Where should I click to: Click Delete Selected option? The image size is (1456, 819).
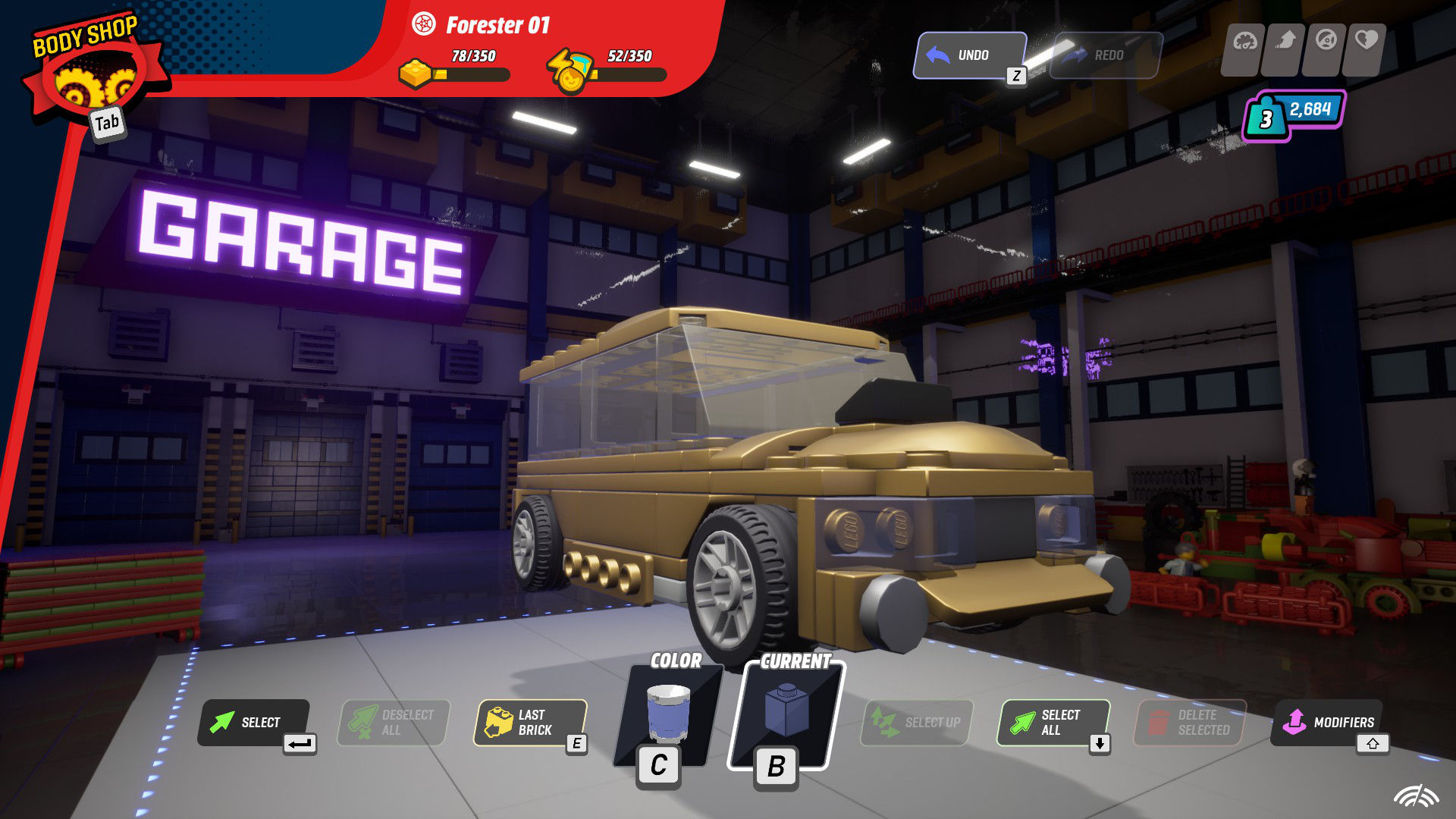click(1189, 721)
